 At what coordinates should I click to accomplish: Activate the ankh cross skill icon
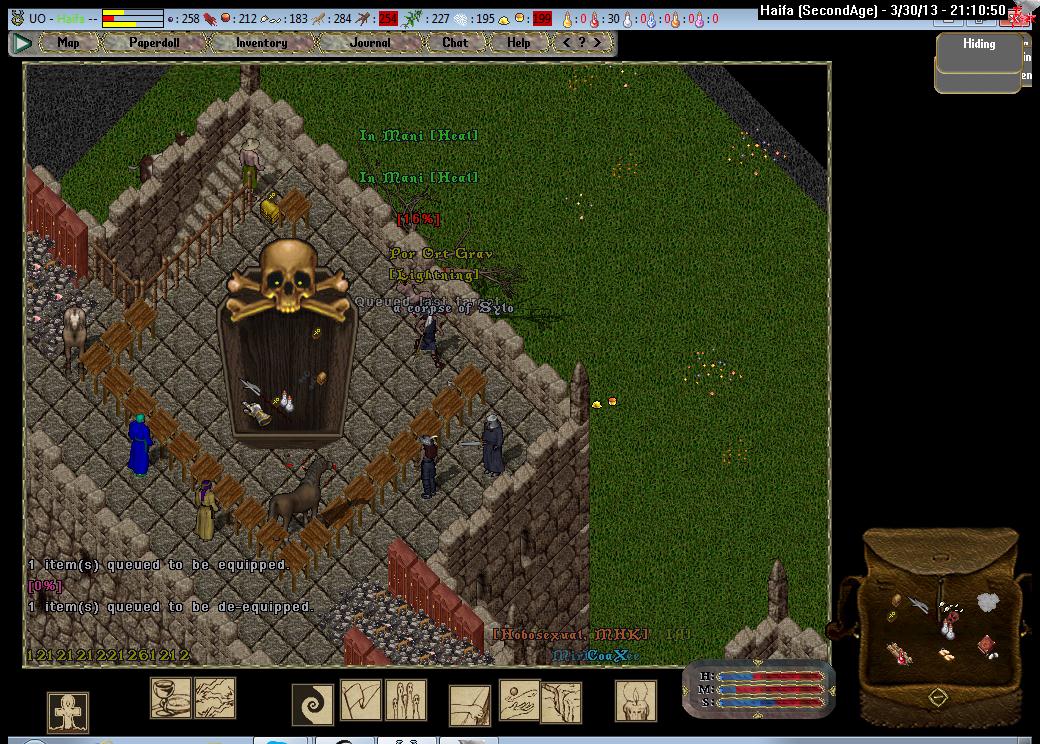tap(68, 712)
